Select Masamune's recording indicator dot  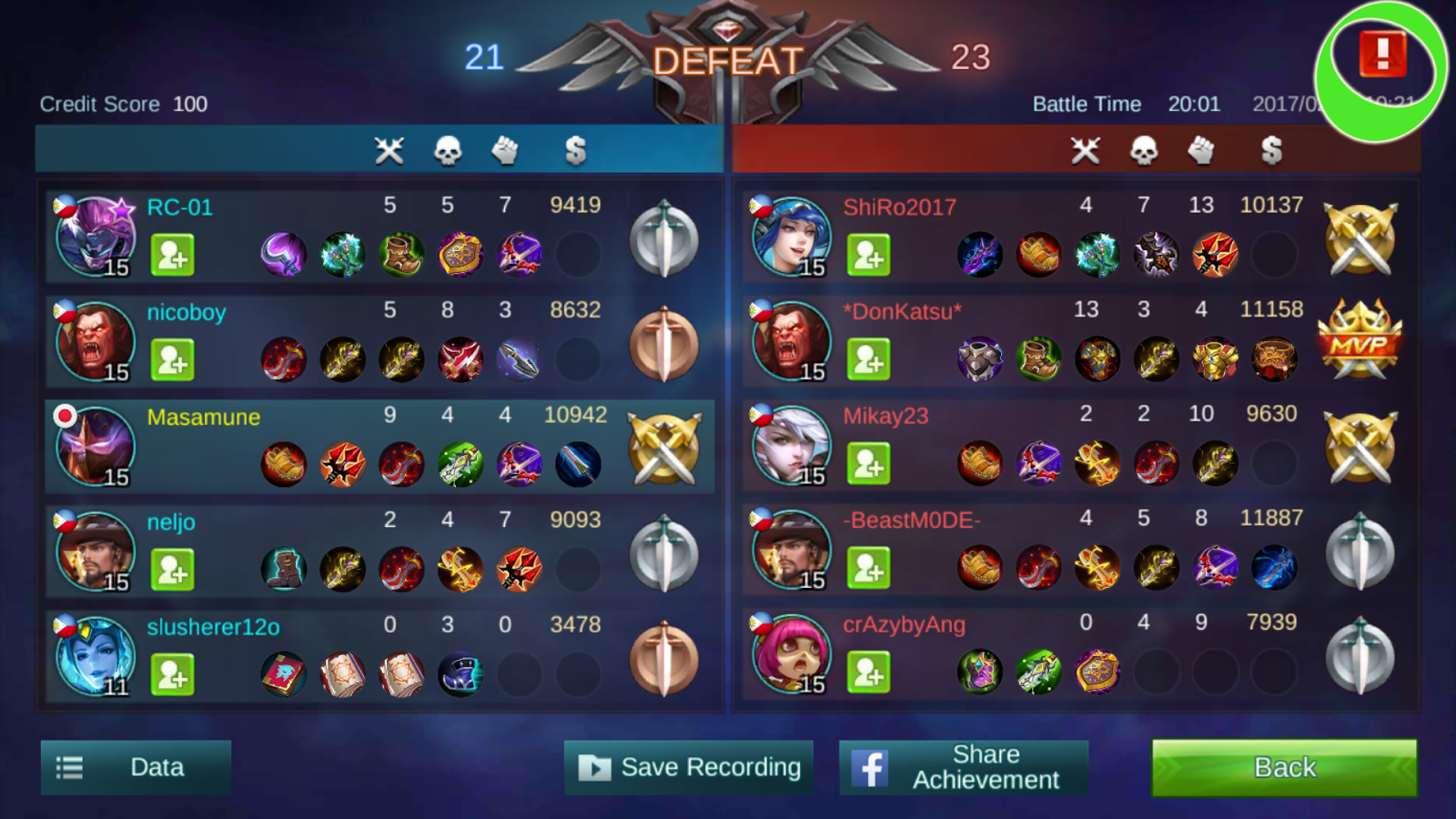[x=65, y=417]
